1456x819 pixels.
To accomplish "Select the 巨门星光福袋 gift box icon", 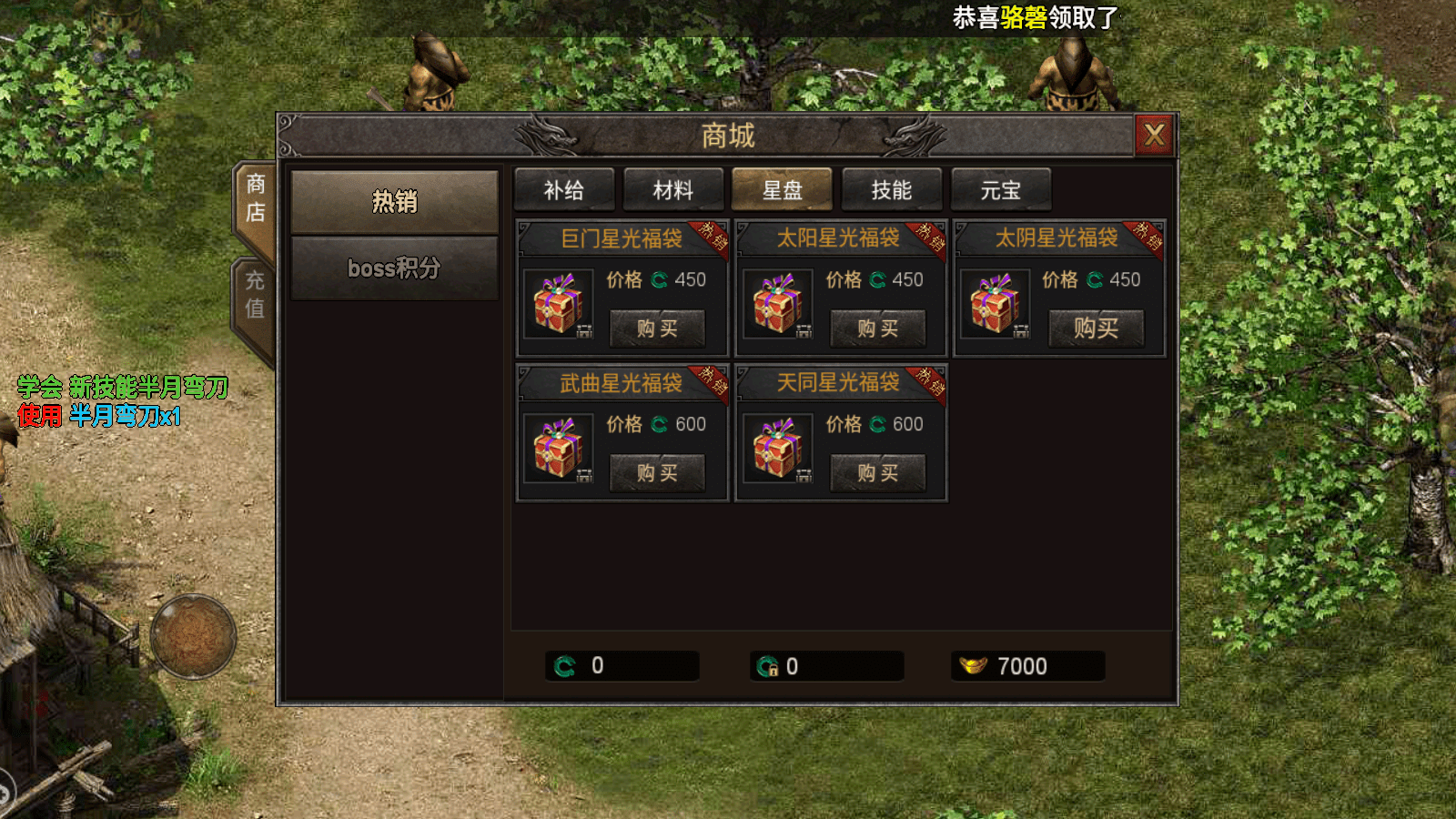I will (x=558, y=304).
